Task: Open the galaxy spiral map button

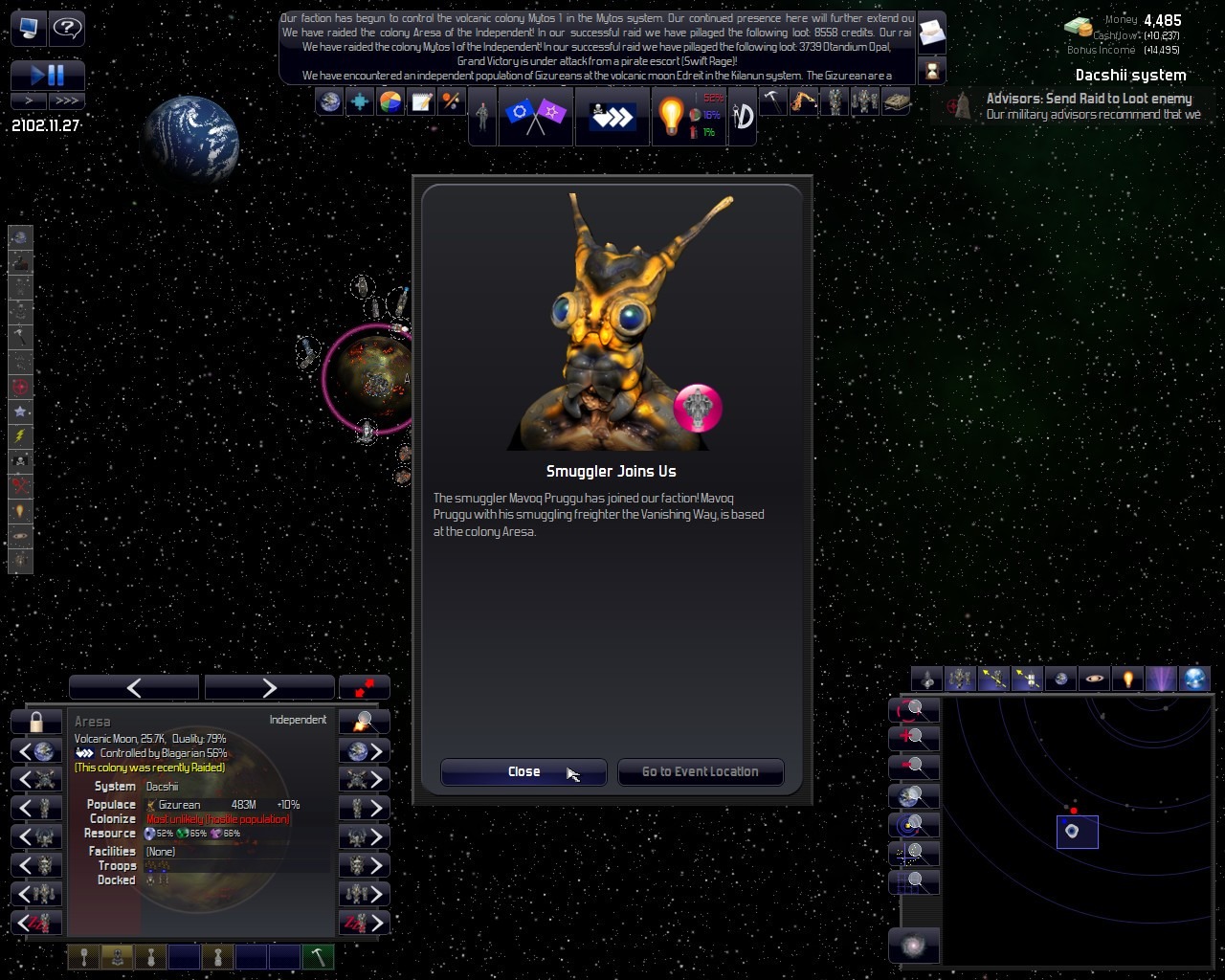Action: pos(914,946)
